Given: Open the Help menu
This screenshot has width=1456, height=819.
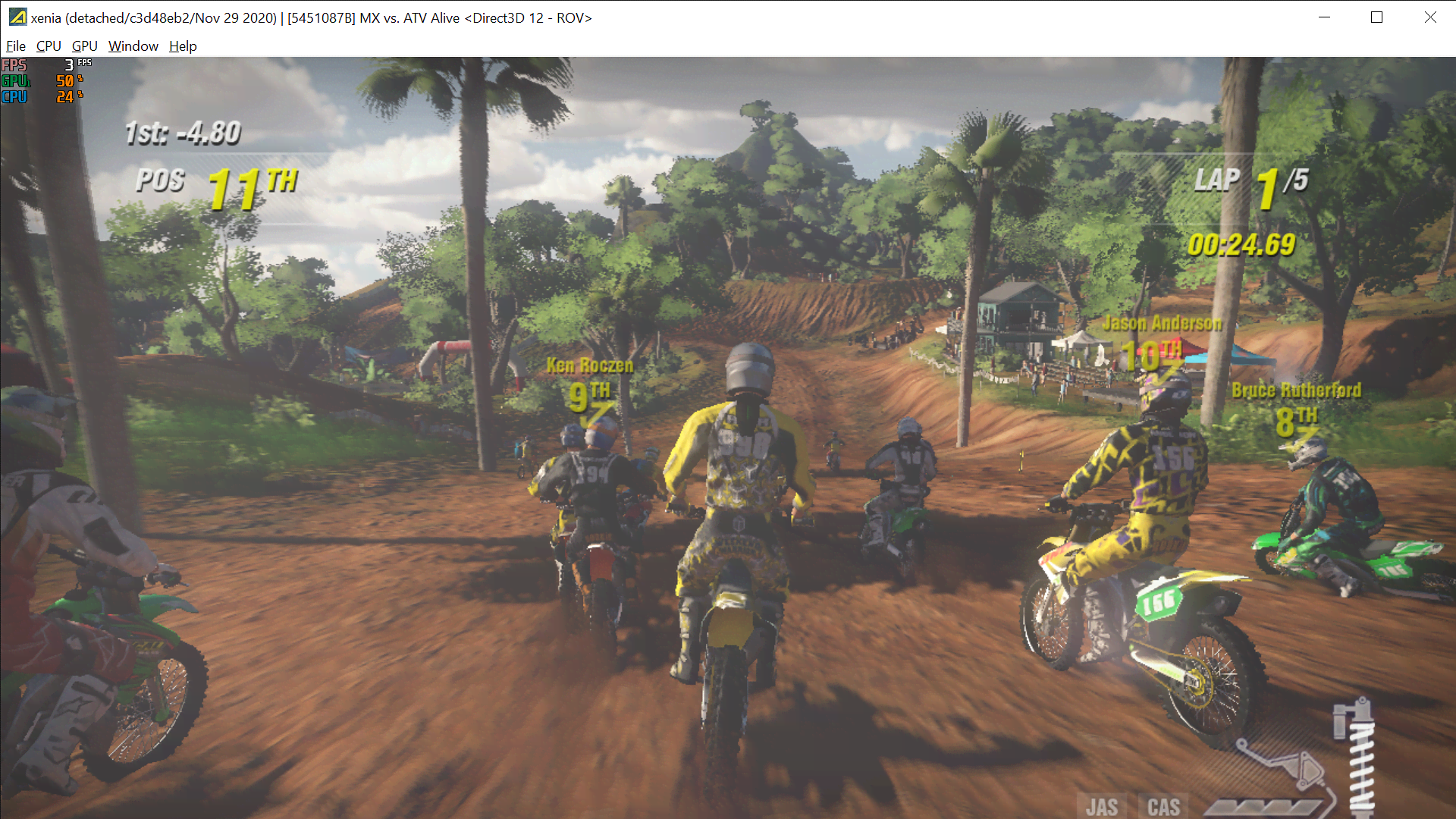Looking at the screenshot, I should pos(182,46).
